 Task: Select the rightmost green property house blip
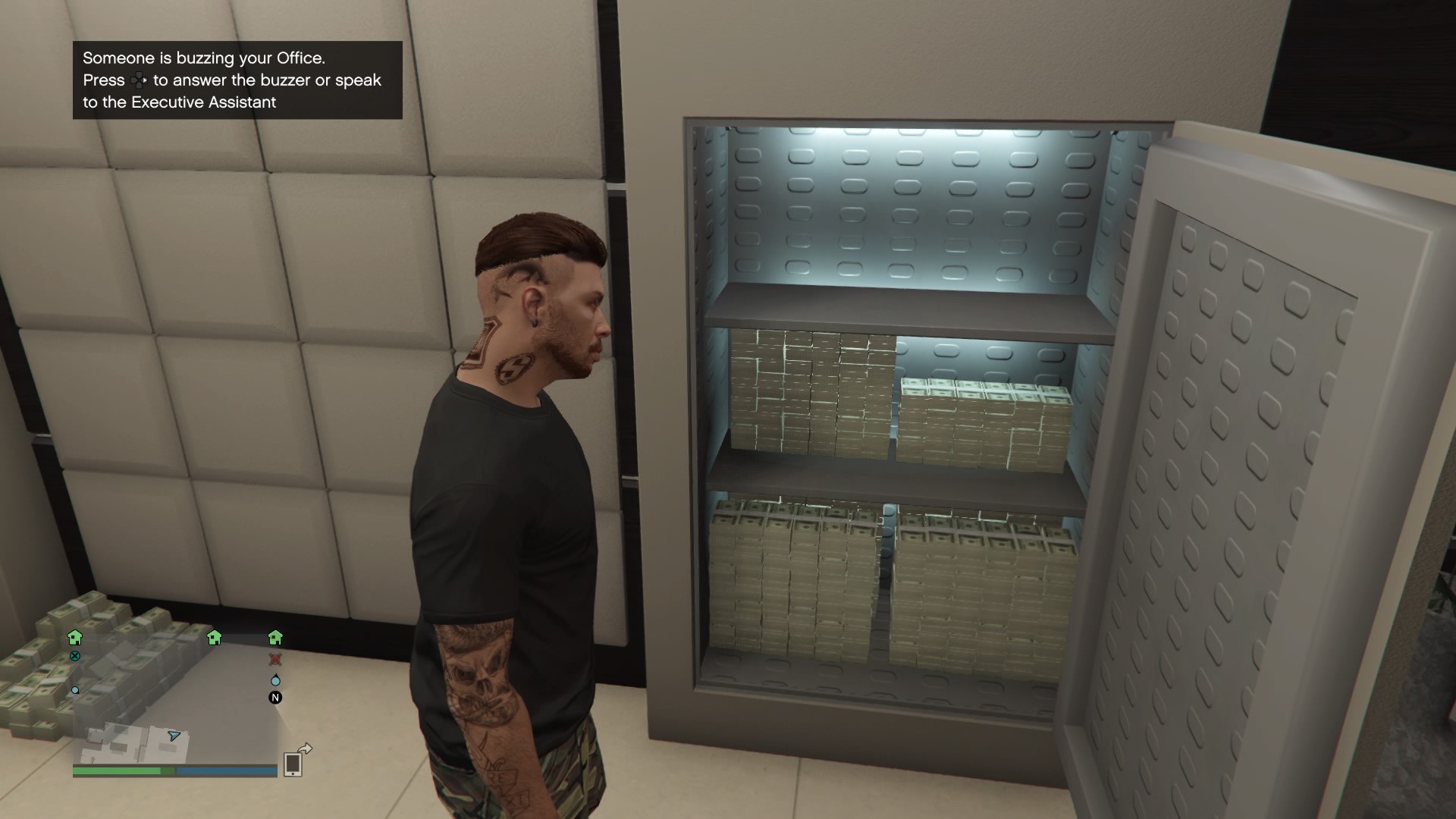click(275, 638)
